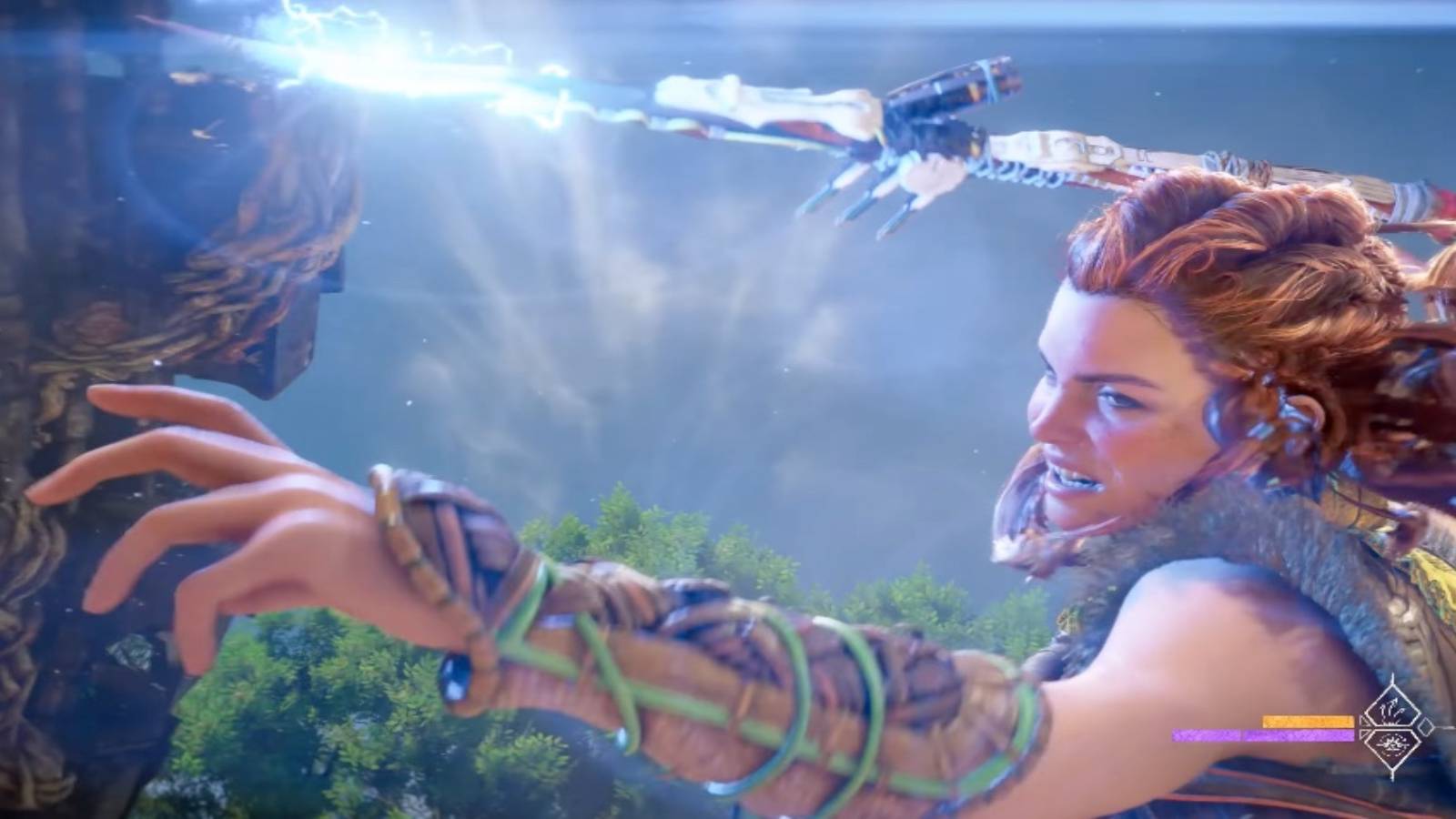Toggle the lower chevron beside the purple bar
The width and height of the screenshot is (1456, 819).
click(x=1363, y=735)
